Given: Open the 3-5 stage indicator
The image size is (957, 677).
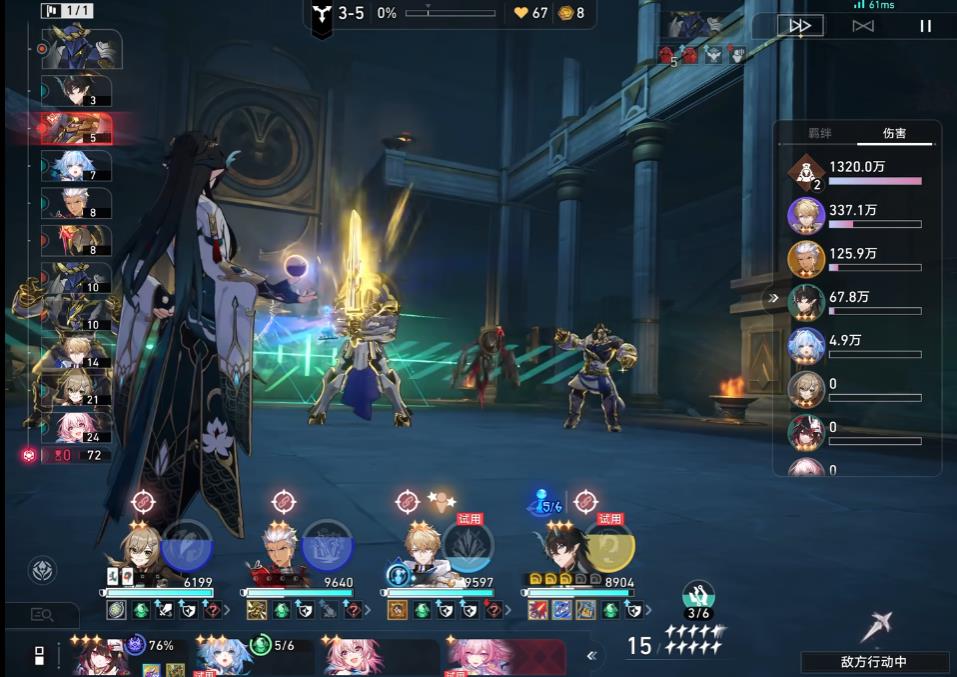Looking at the screenshot, I should coord(341,14).
